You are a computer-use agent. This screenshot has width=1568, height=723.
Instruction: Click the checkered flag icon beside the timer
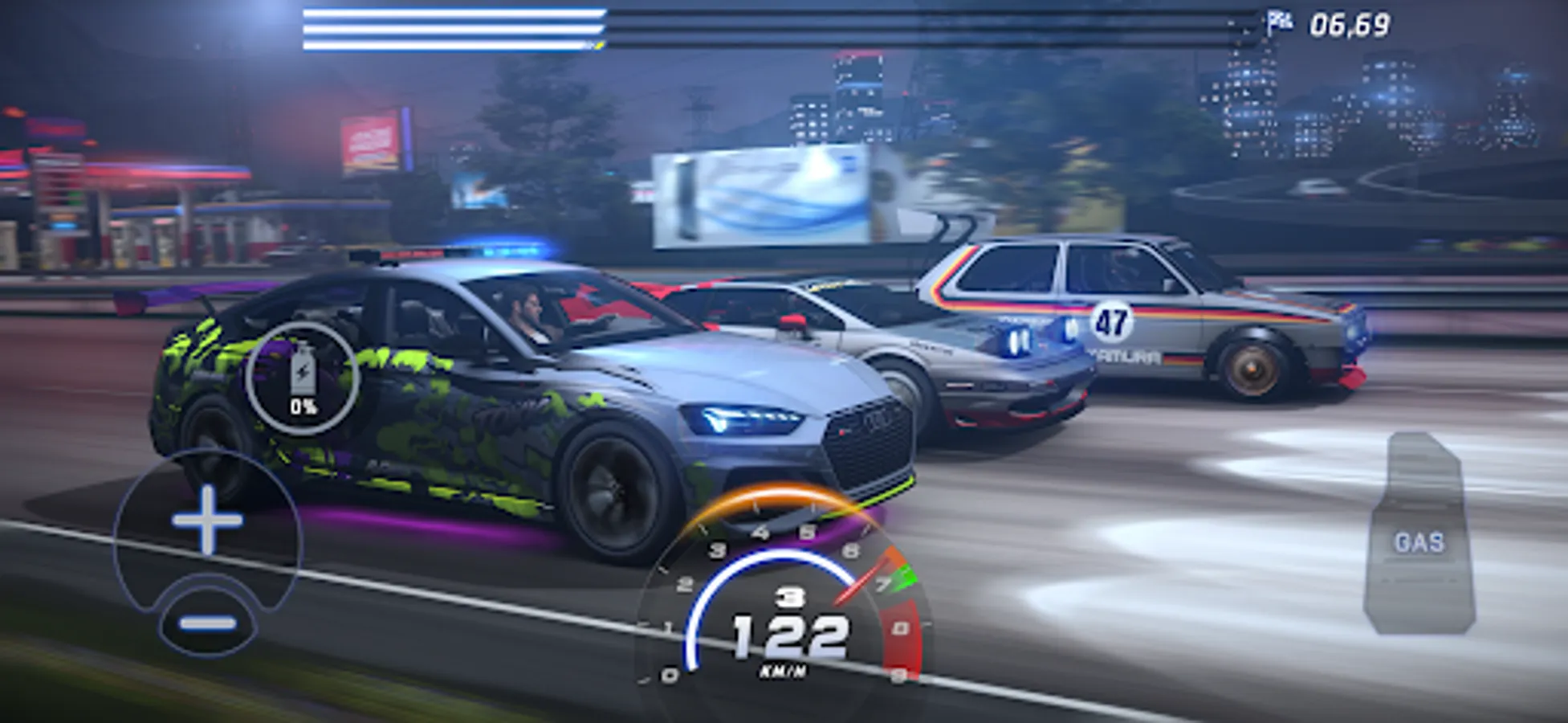click(1278, 21)
